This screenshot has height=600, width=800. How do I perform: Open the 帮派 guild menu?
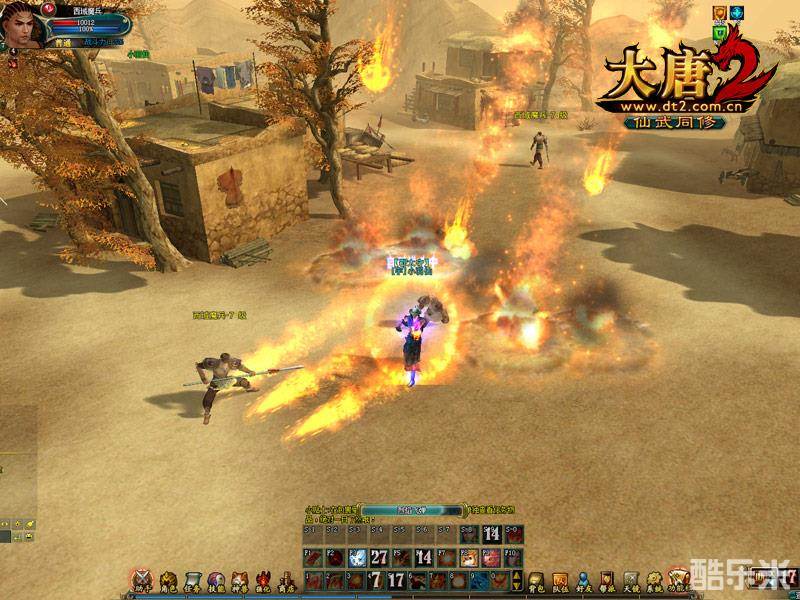click(606, 580)
